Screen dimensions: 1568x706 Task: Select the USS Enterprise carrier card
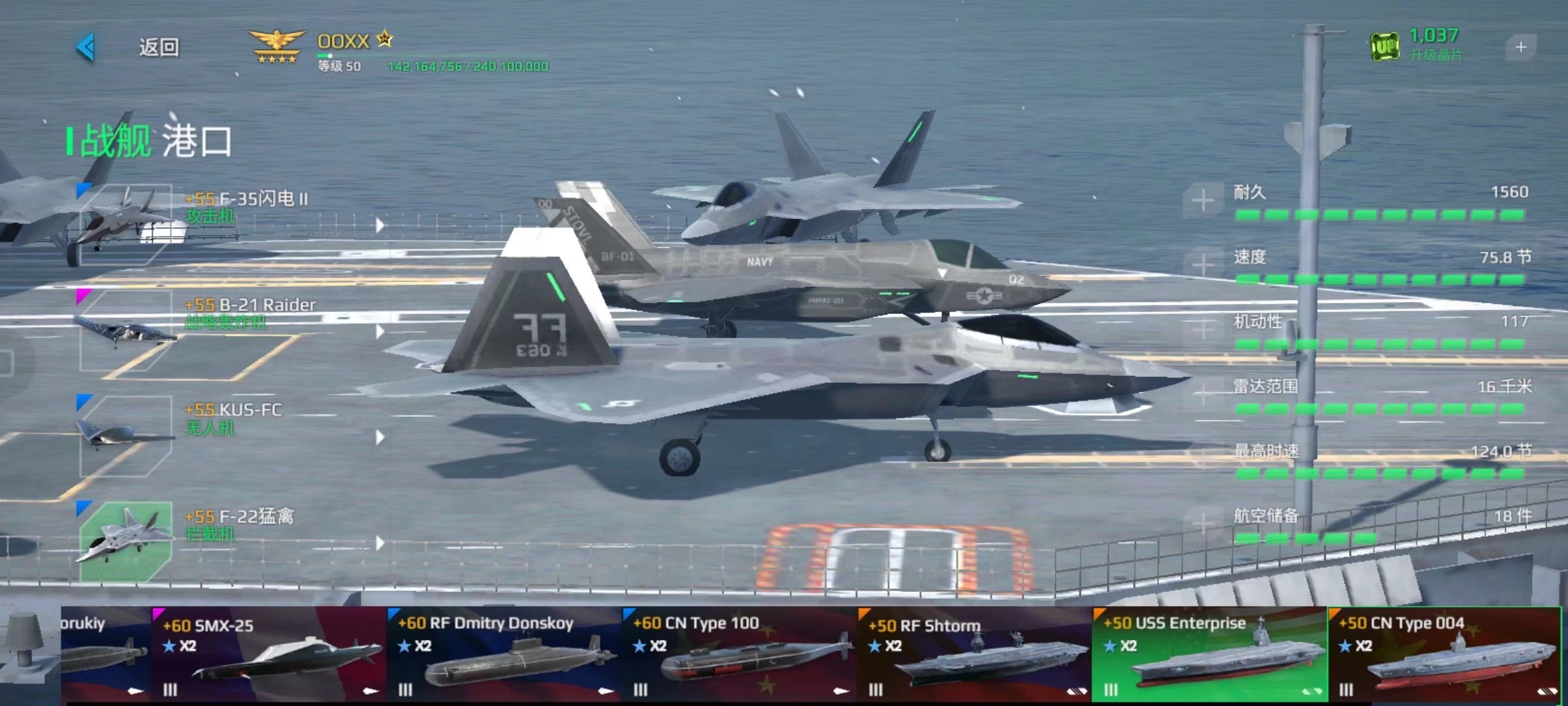[x=1210, y=654]
